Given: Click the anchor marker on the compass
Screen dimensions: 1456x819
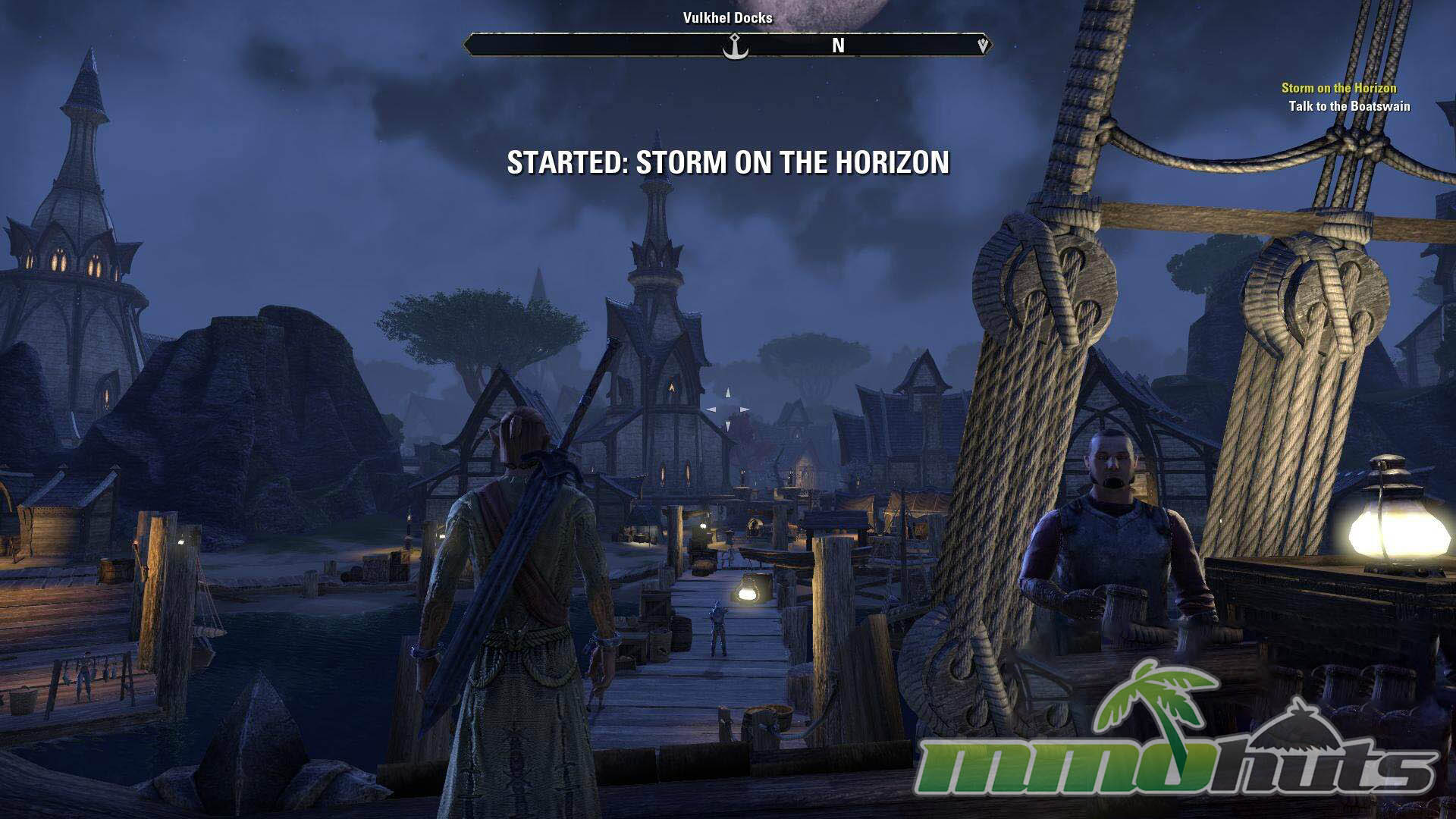Looking at the screenshot, I should click(x=734, y=47).
